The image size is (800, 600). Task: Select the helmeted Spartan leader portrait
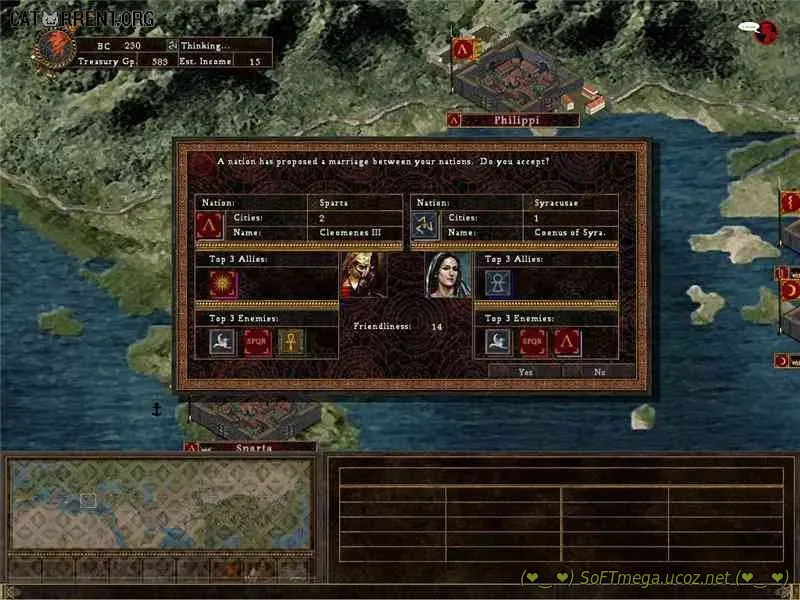(x=363, y=275)
